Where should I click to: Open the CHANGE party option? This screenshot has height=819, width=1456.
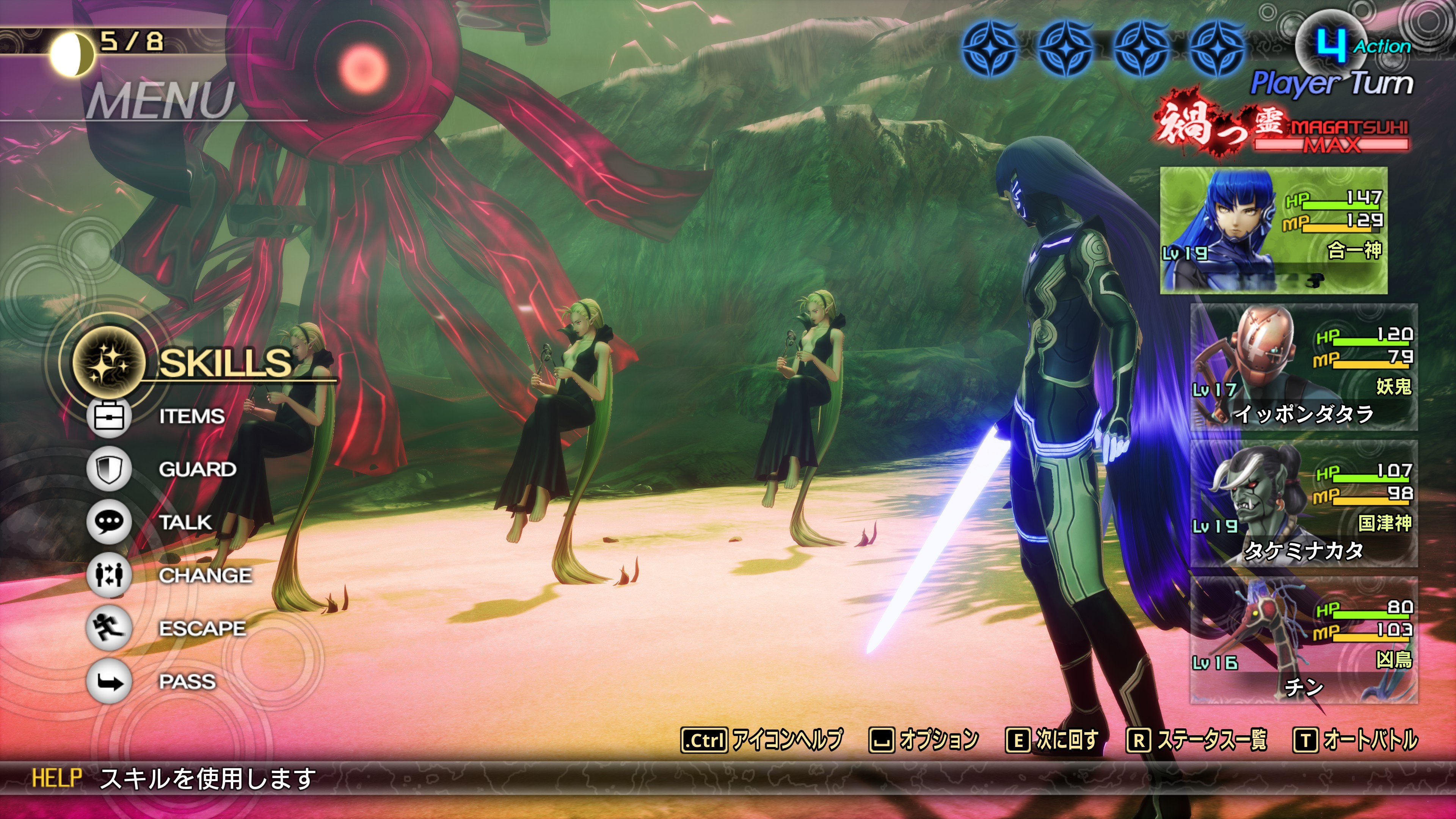point(205,576)
